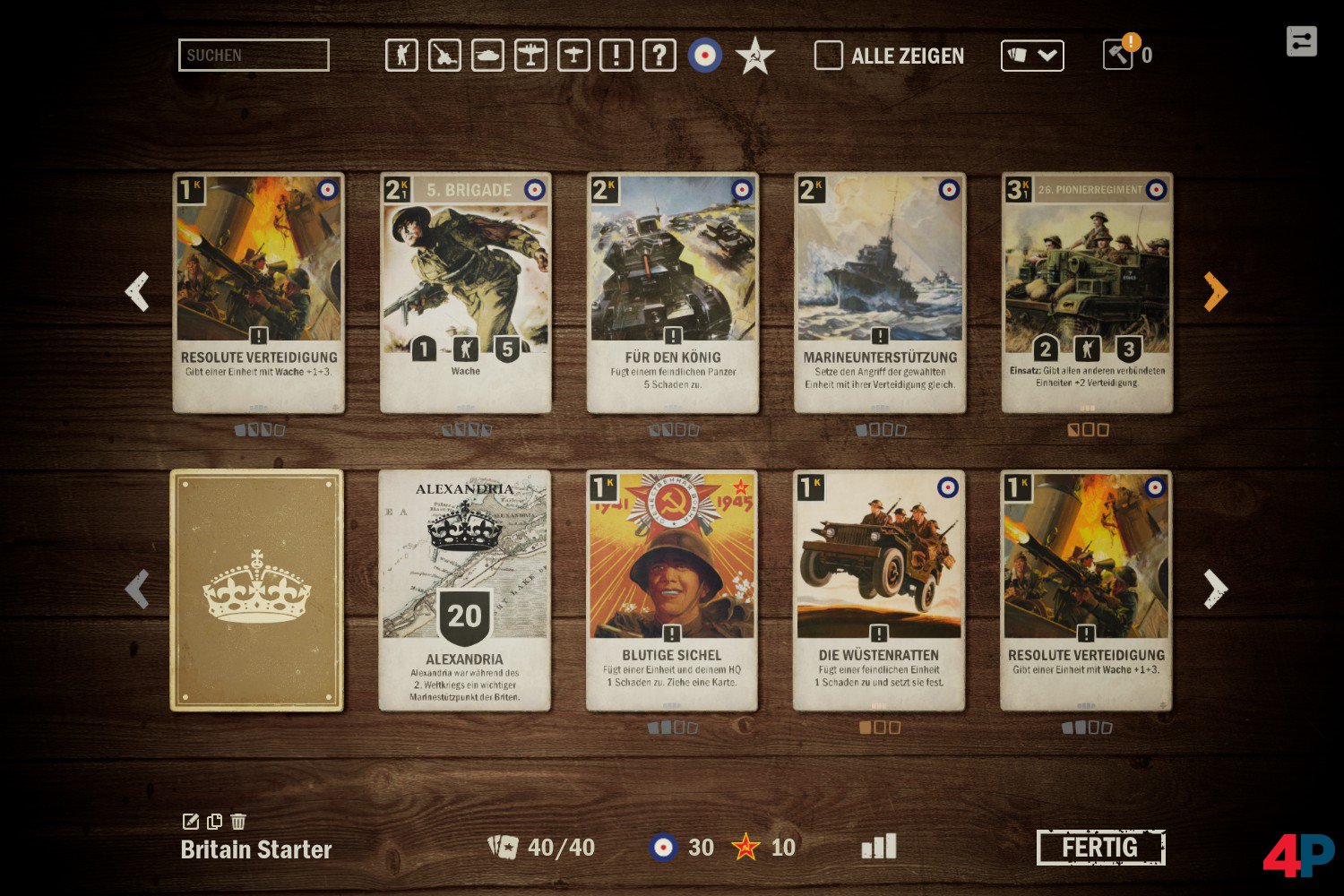
Task: Filter by the British roundel nation
Action: [x=705, y=56]
